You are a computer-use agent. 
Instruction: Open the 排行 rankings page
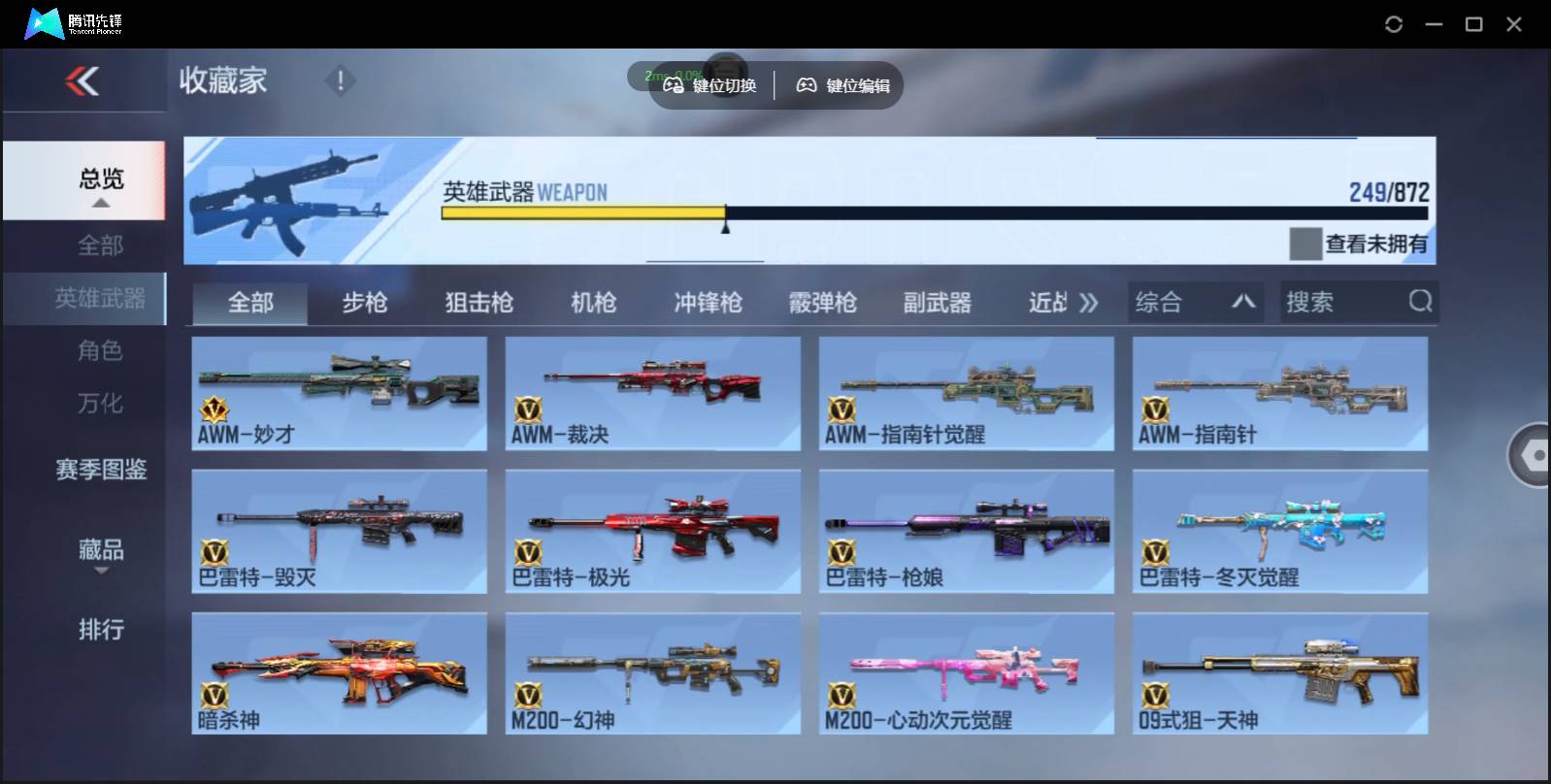(x=98, y=630)
